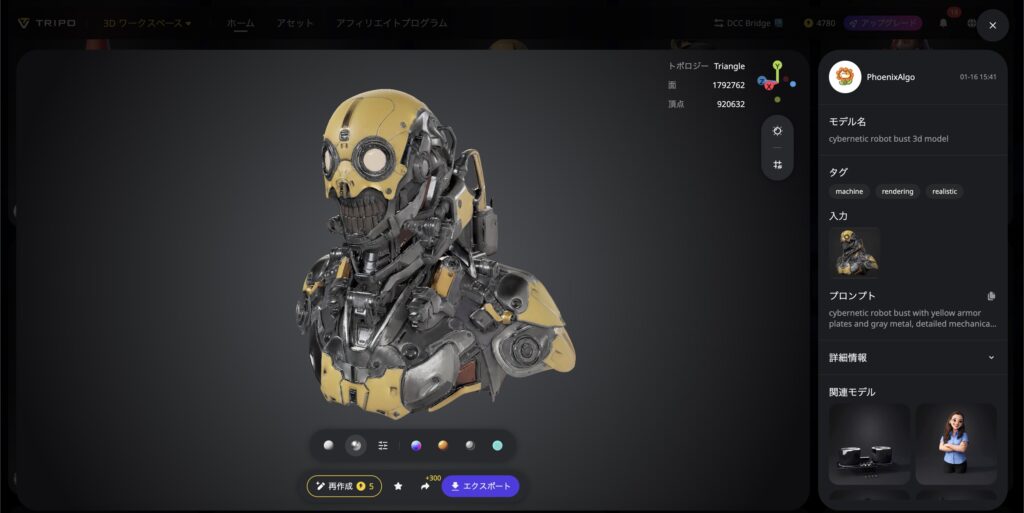Screen dimensions: 1024x513
Task: Click the エクスポート export button
Action: pos(481,486)
